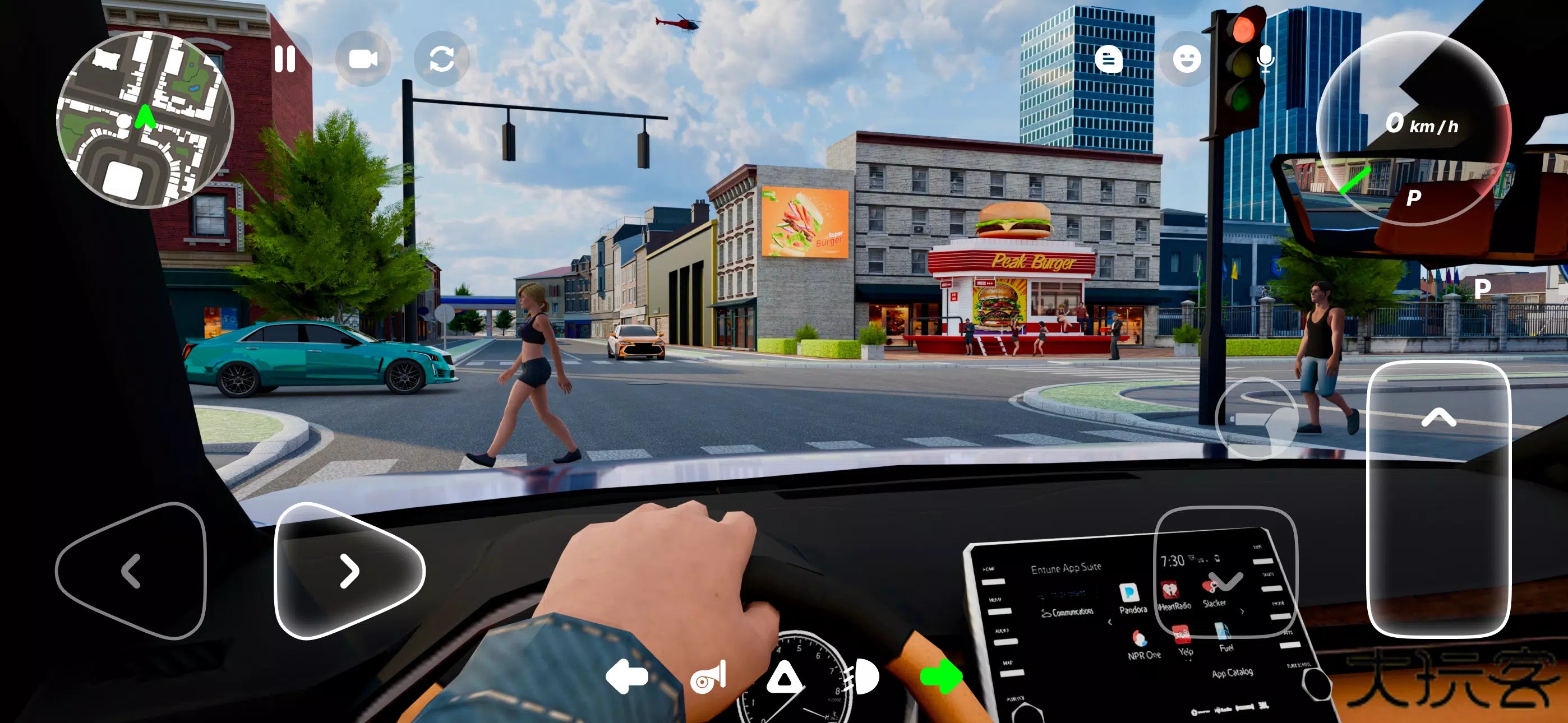
Task: Tap the round seatbelt button
Action: tap(1256, 419)
